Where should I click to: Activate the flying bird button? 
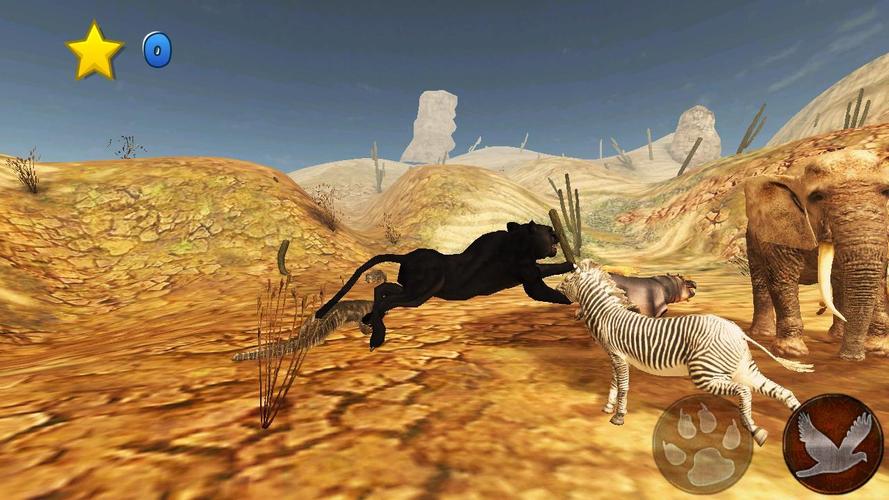[832, 444]
